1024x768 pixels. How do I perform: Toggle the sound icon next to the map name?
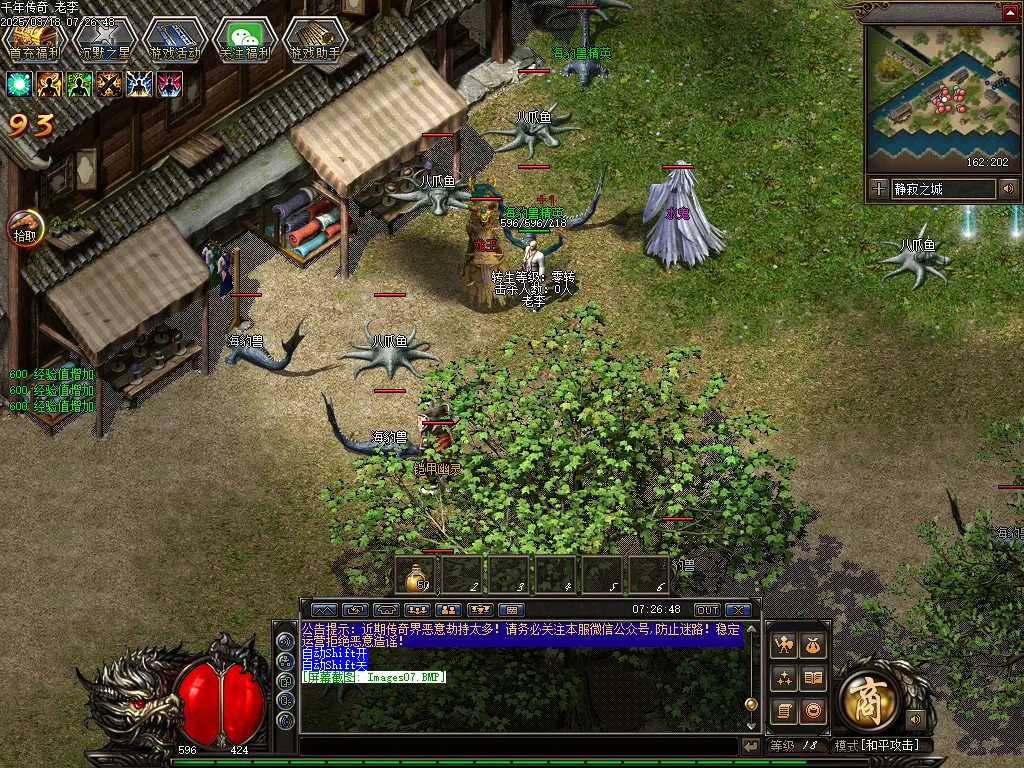[x=1008, y=188]
